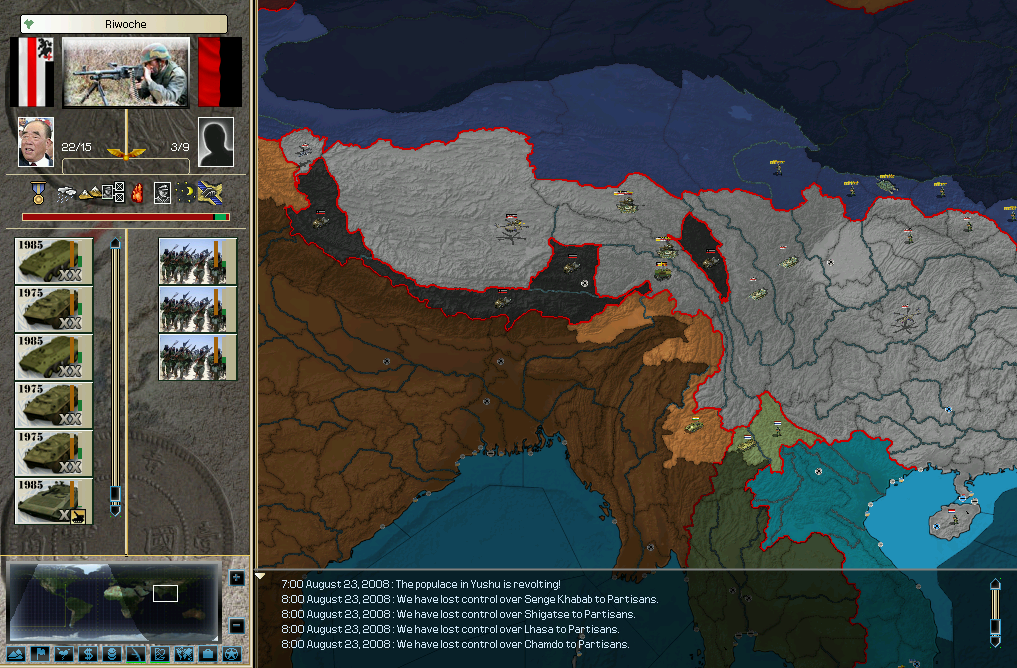This screenshot has height=668, width=1017.
Task: Select the 1985 division with artillery brigade
Action: tap(54, 502)
